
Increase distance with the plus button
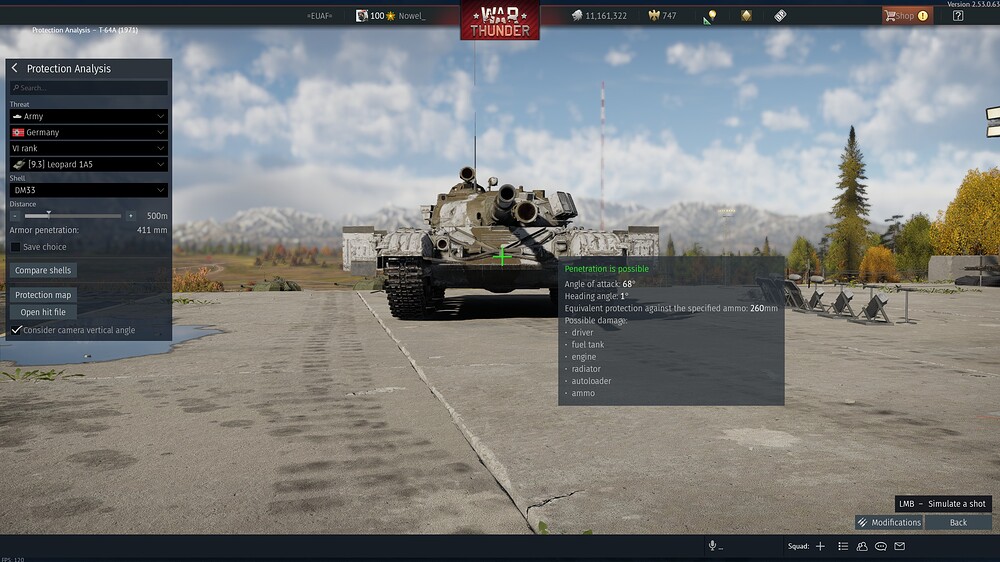point(130,216)
